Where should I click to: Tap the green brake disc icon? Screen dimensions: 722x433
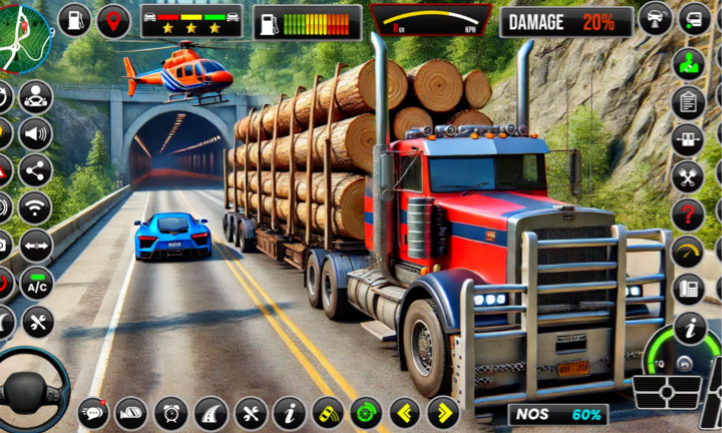366,412
